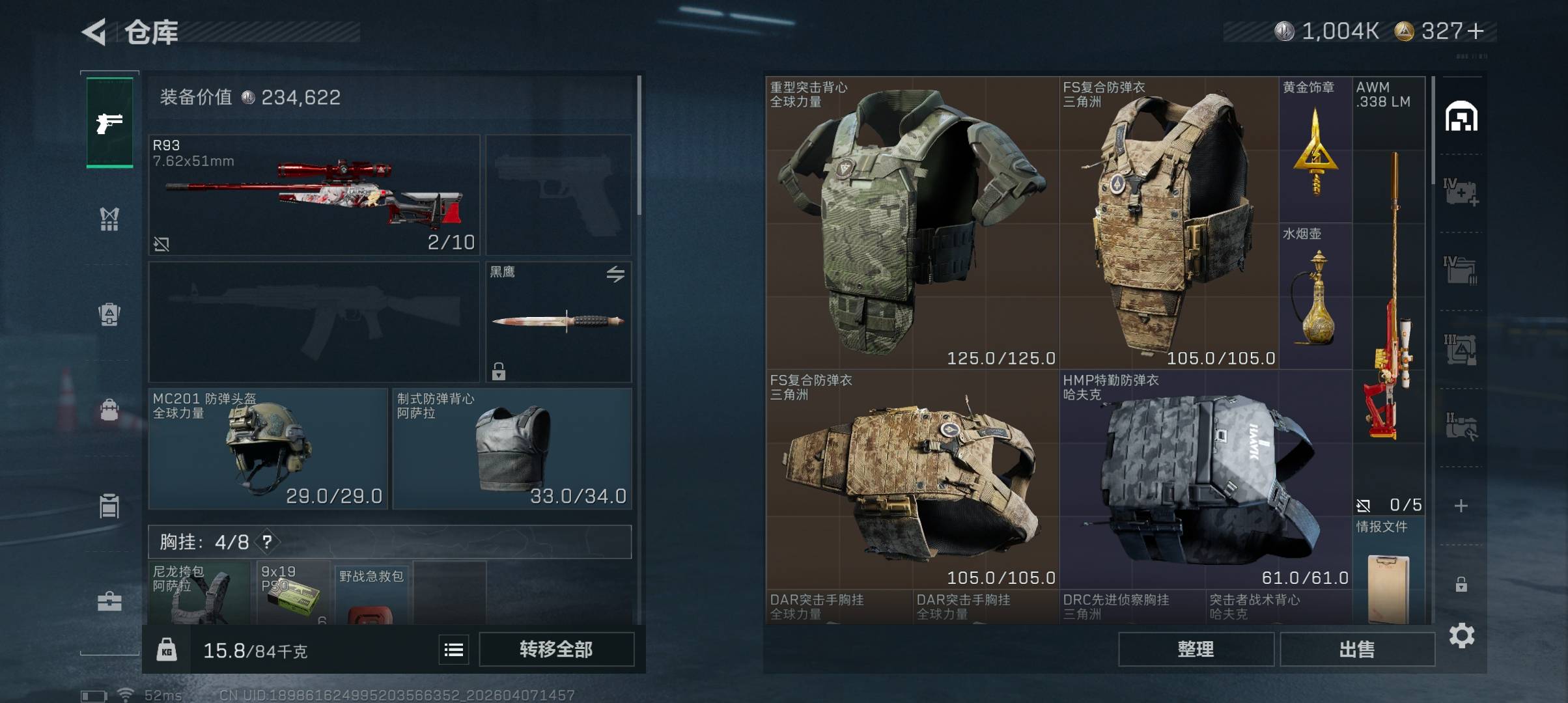Open the list view icon button
The height and width of the screenshot is (703, 1568).
click(453, 649)
